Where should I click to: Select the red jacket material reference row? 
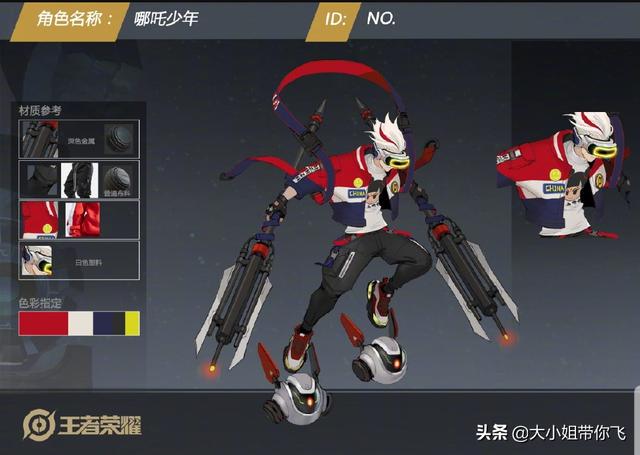coord(79,219)
